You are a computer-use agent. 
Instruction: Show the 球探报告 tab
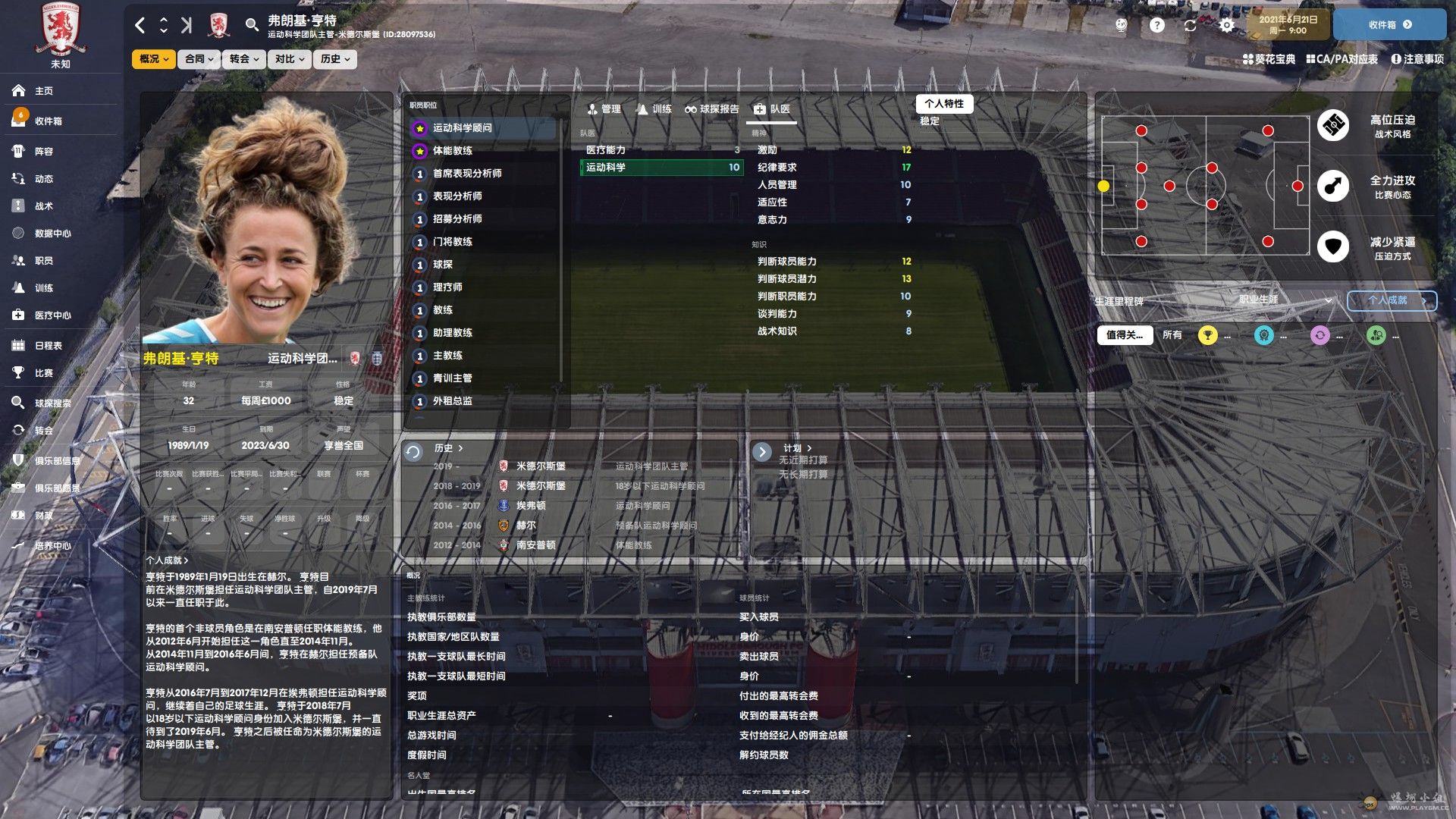point(712,109)
